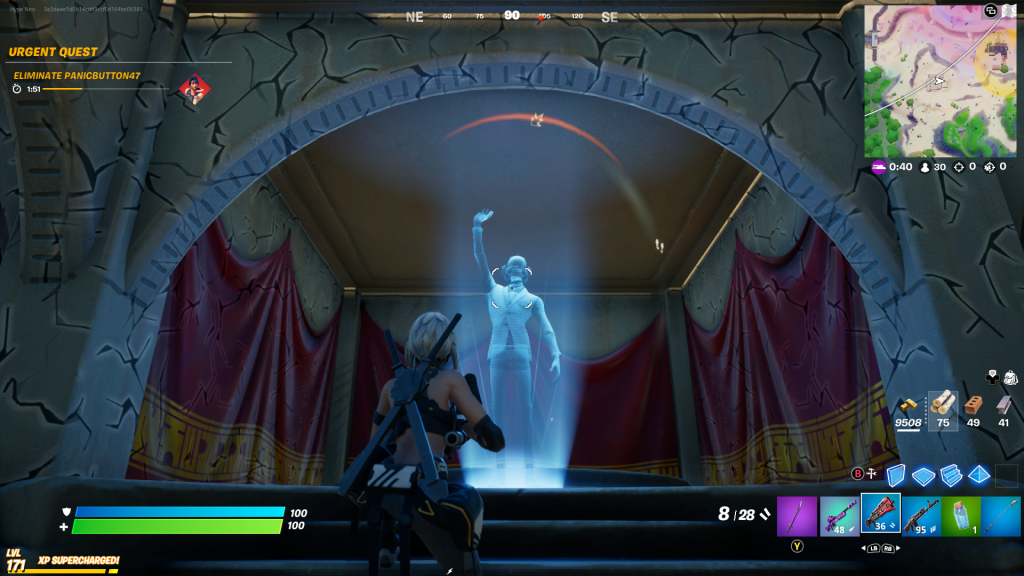
Task: Choose the floor building piece
Action: pyautogui.click(x=923, y=476)
